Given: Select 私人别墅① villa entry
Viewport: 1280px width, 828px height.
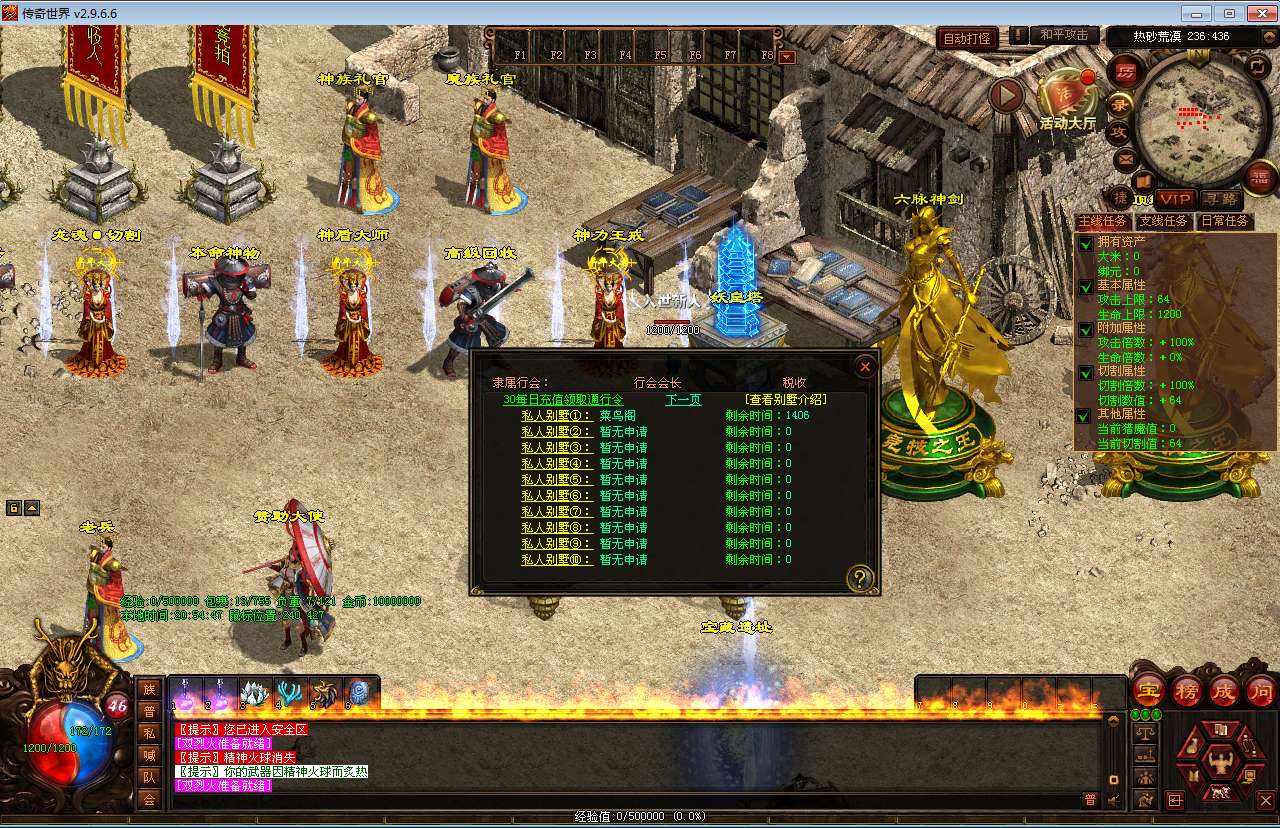Looking at the screenshot, I should point(557,416).
